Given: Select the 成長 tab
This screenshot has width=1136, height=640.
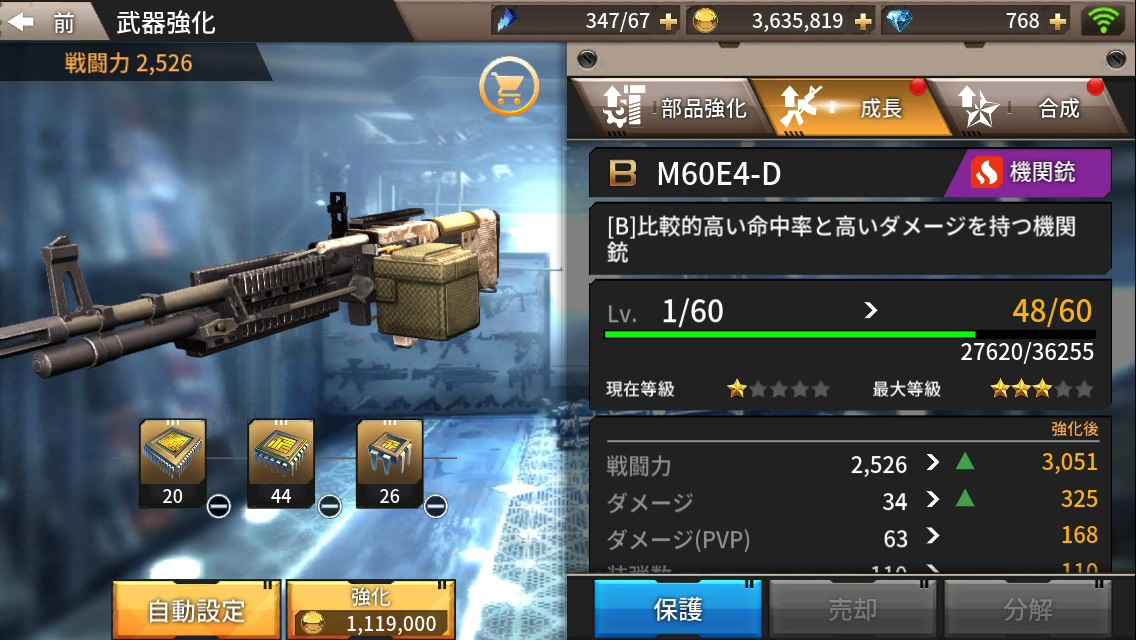Looking at the screenshot, I should point(851,108).
